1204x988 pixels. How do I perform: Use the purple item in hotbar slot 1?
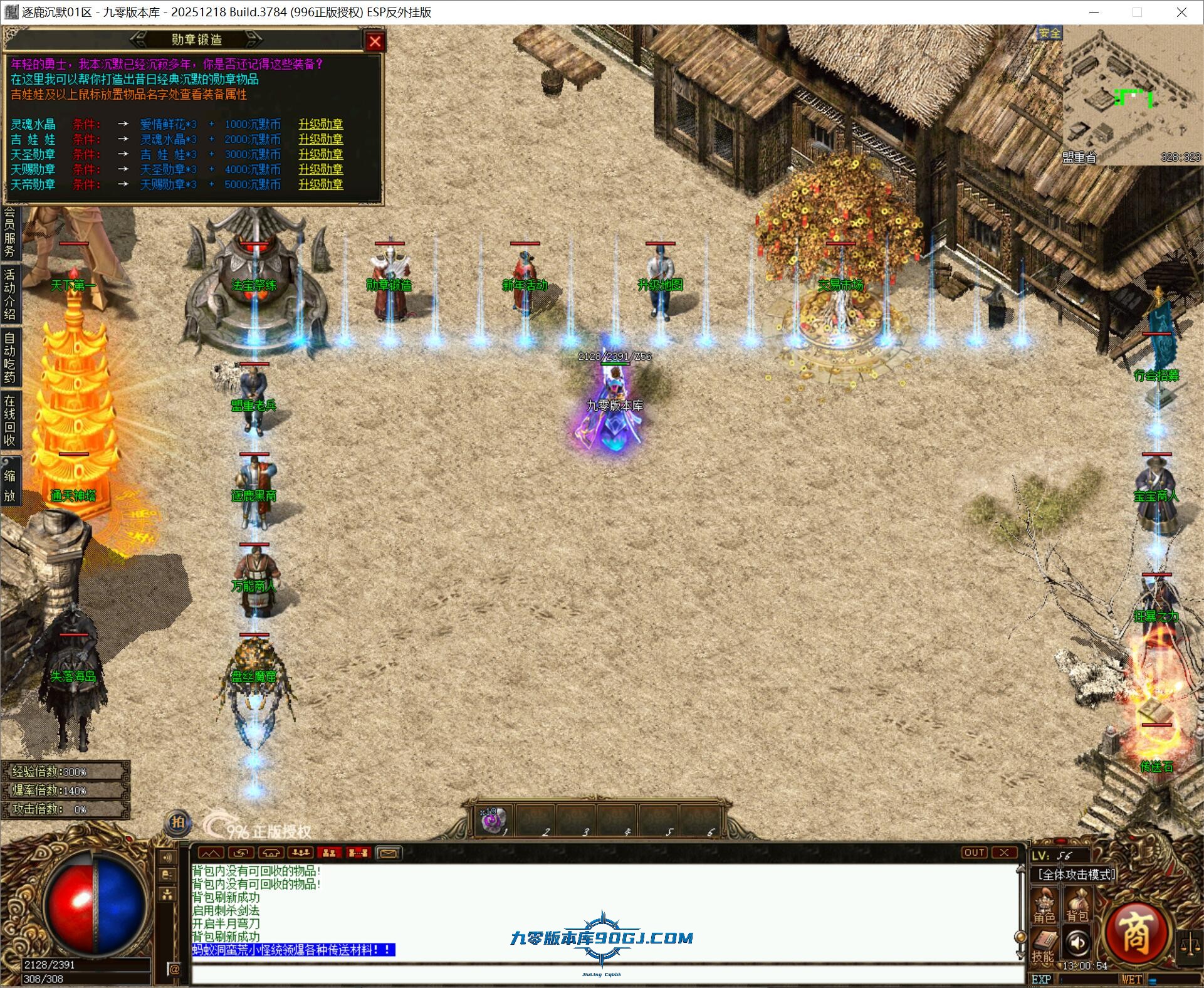point(493,820)
